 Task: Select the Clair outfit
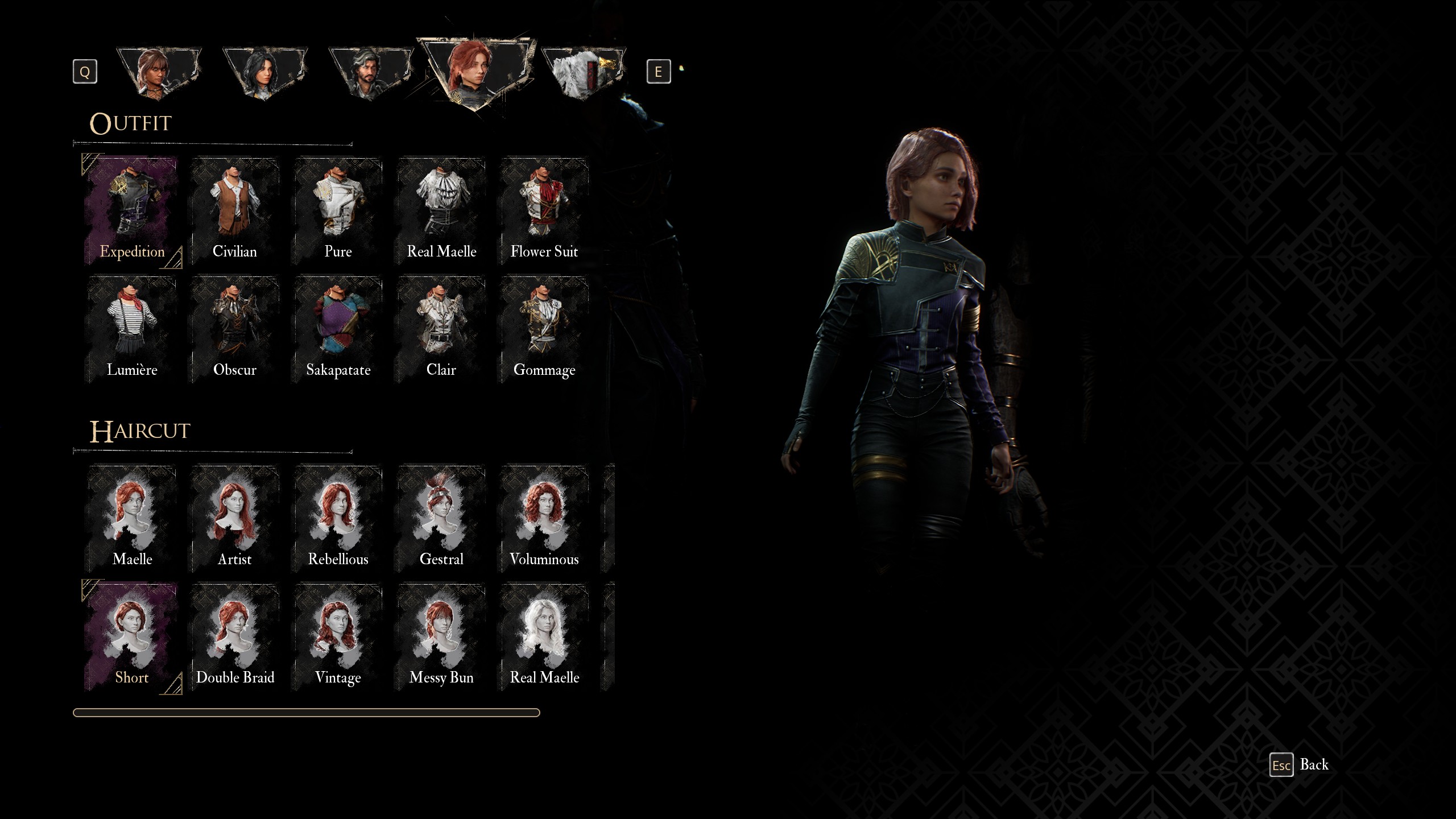(x=441, y=329)
